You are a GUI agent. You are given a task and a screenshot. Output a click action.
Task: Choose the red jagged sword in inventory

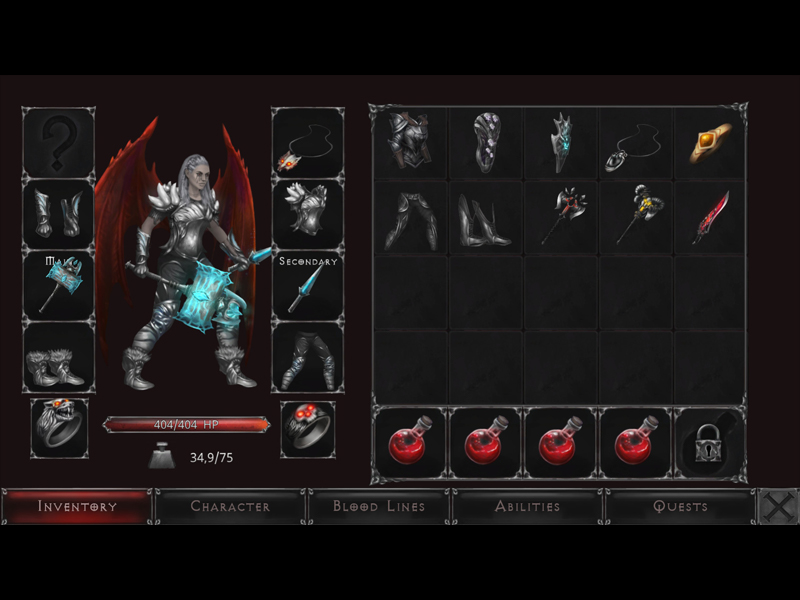(709, 217)
